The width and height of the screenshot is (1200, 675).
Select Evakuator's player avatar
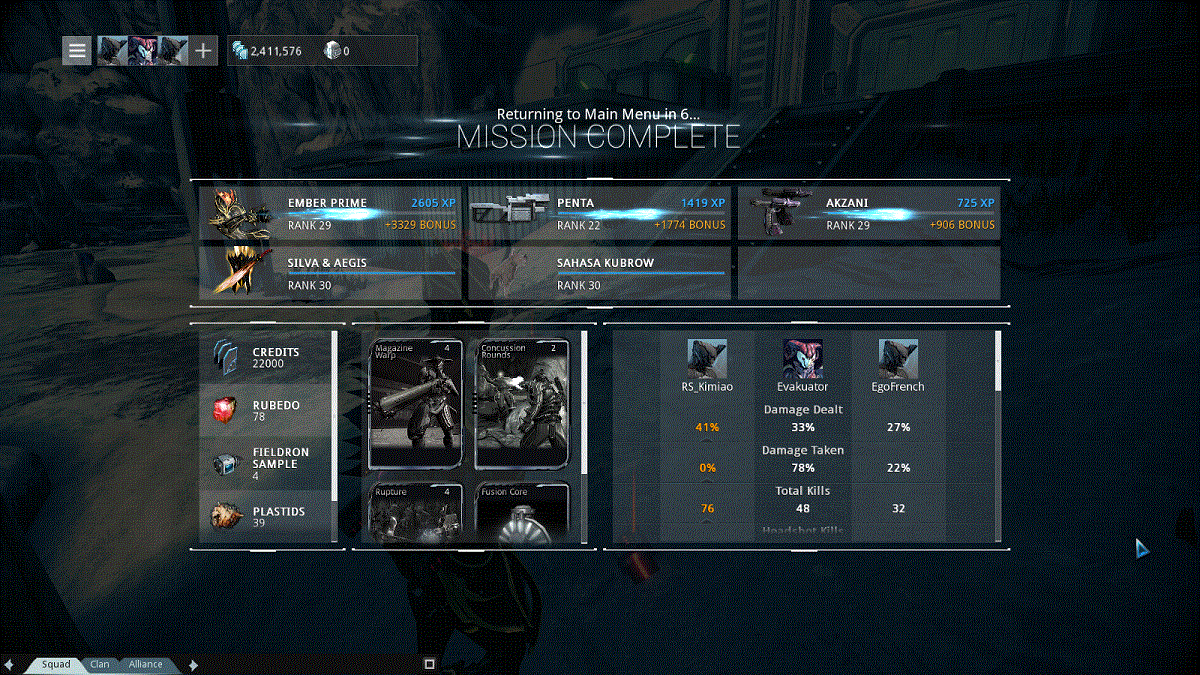(x=802, y=358)
